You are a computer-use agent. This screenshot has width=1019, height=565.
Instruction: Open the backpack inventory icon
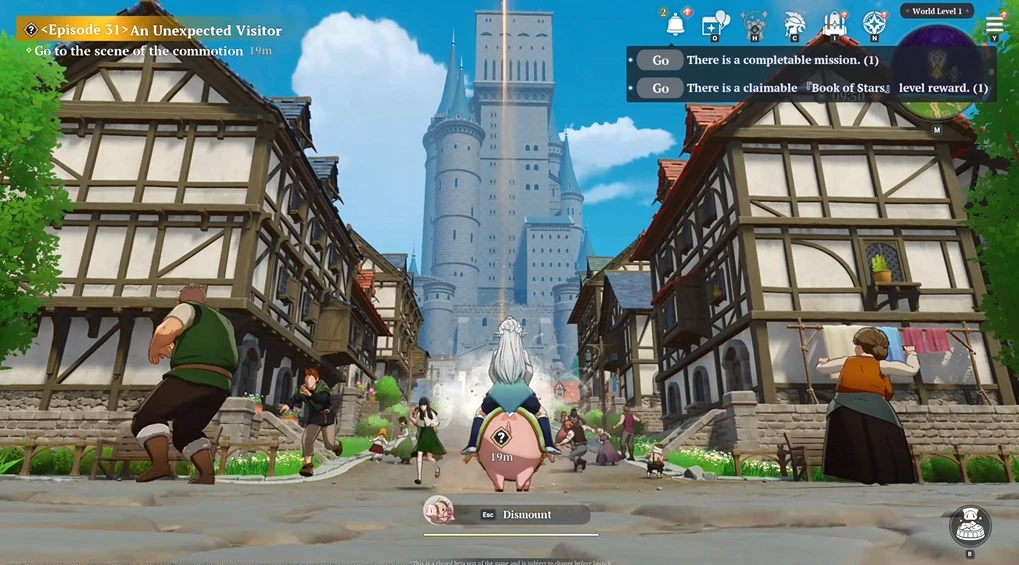[x=834, y=24]
